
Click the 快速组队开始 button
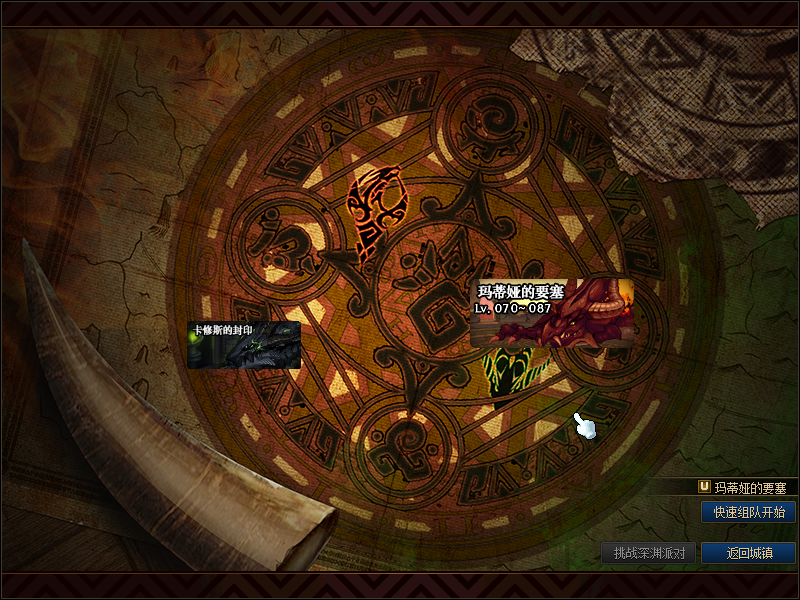(748, 512)
